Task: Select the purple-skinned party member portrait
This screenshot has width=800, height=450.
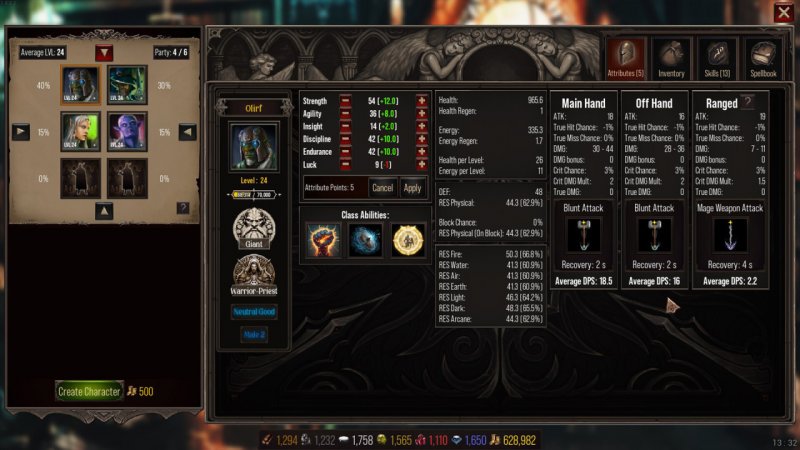Action: point(124,130)
